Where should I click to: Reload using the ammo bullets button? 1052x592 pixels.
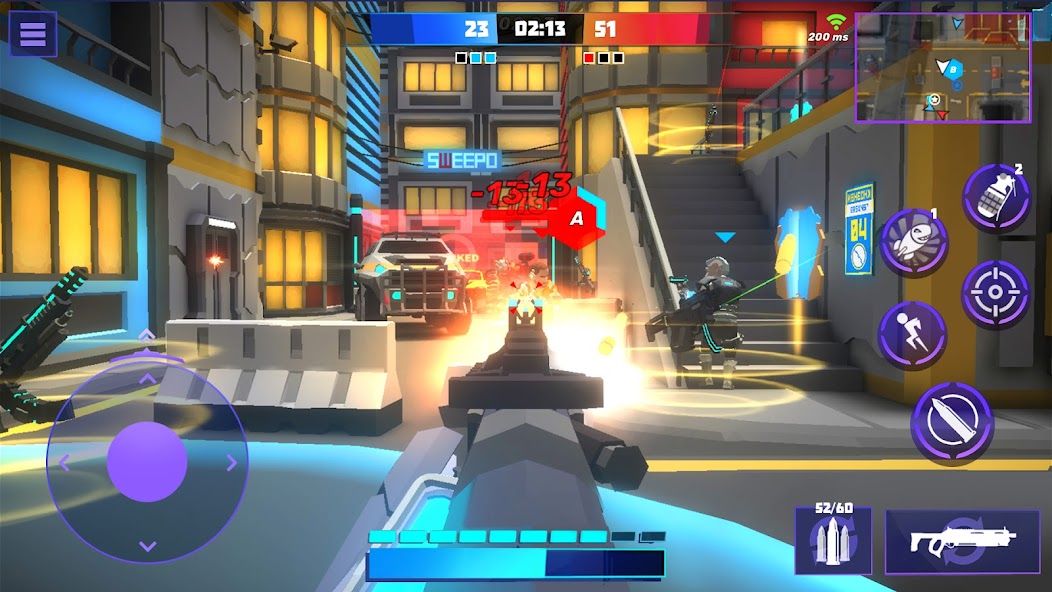pos(833,540)
